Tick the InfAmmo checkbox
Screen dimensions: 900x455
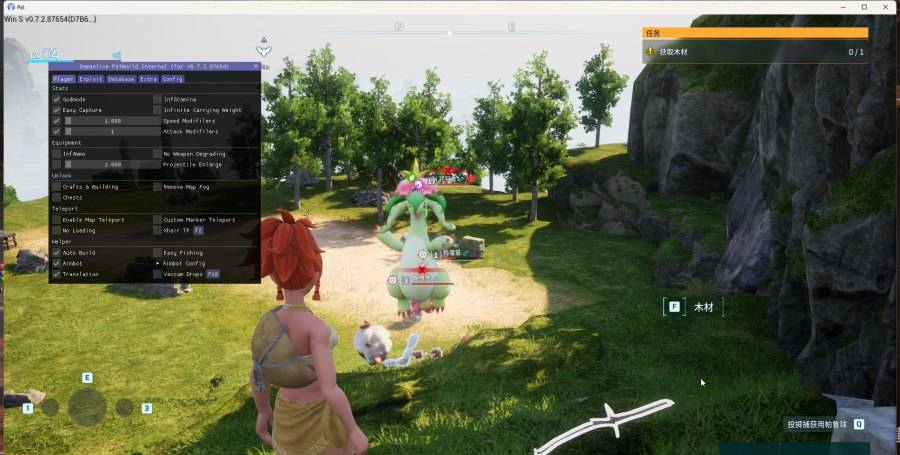[56, 154]
